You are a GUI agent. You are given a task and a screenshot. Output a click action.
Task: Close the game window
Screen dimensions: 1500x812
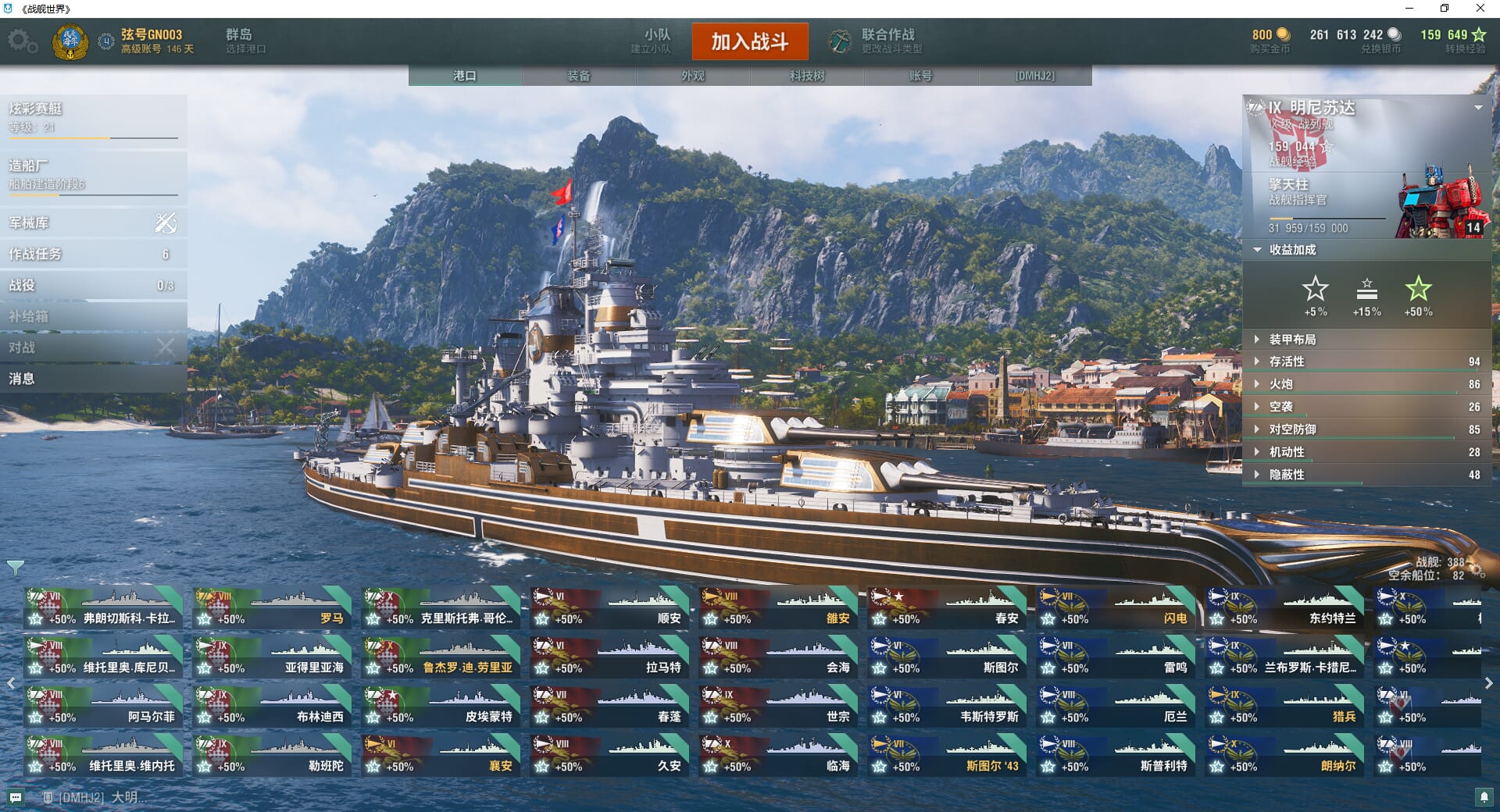(x=1480, y=9)
